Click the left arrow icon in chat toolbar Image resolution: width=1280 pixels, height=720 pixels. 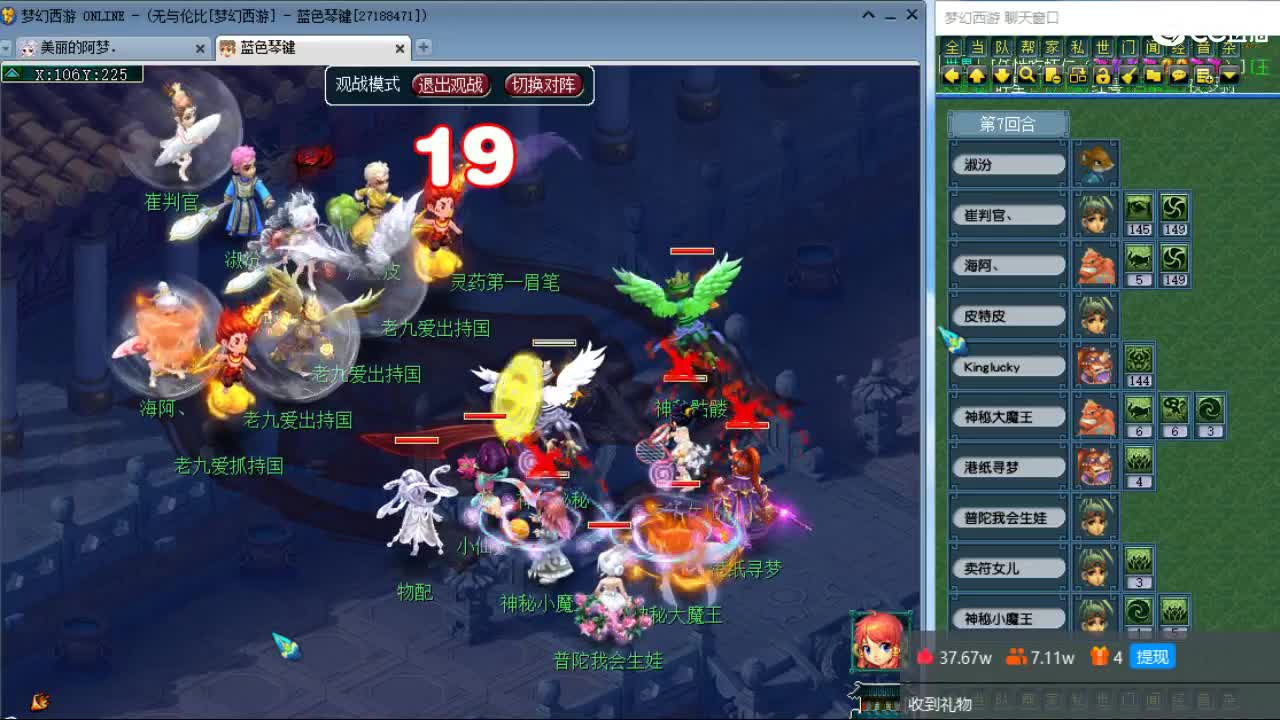point(950,75)
